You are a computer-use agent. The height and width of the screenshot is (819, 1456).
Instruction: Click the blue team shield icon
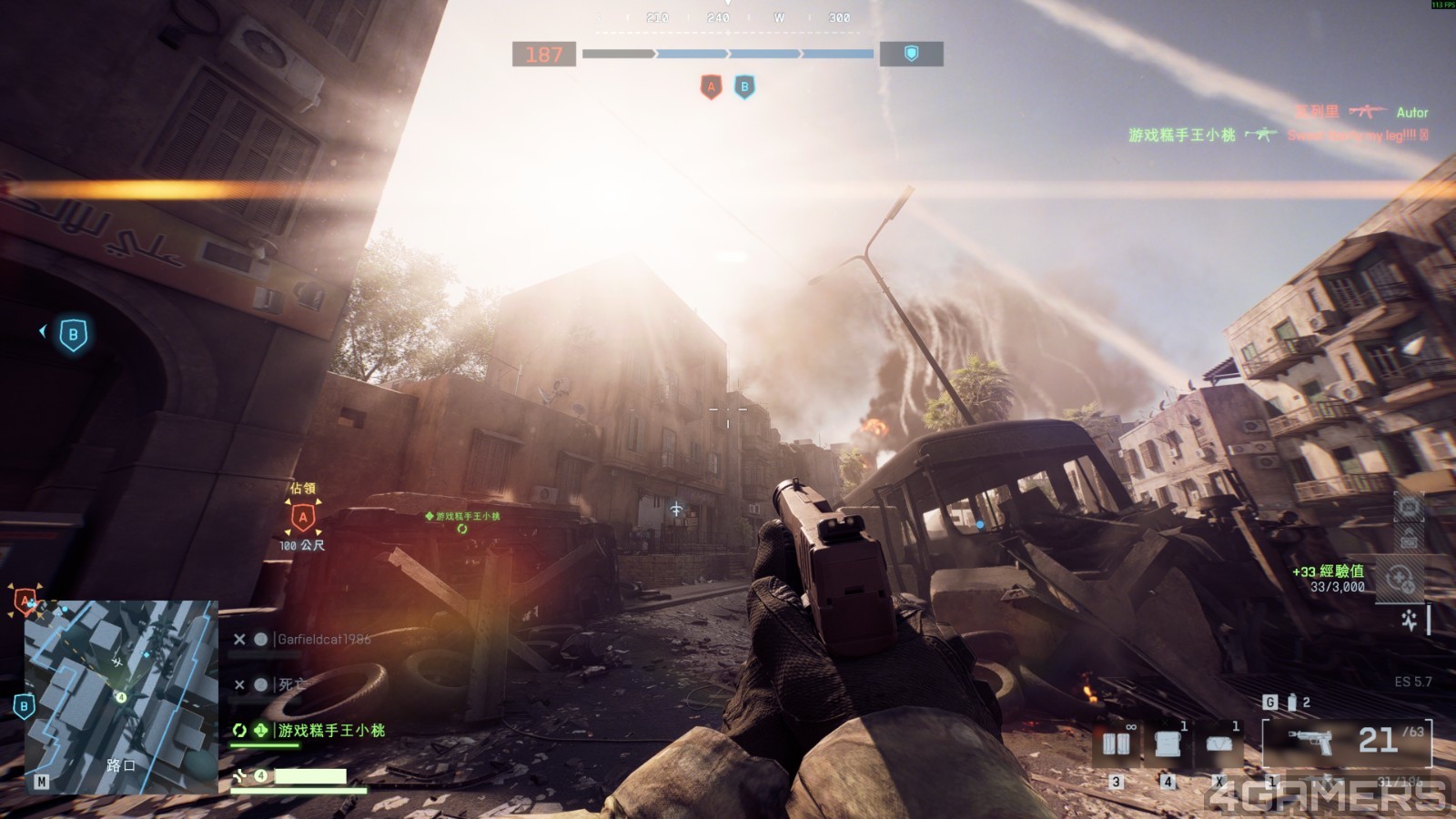(911, 55)
